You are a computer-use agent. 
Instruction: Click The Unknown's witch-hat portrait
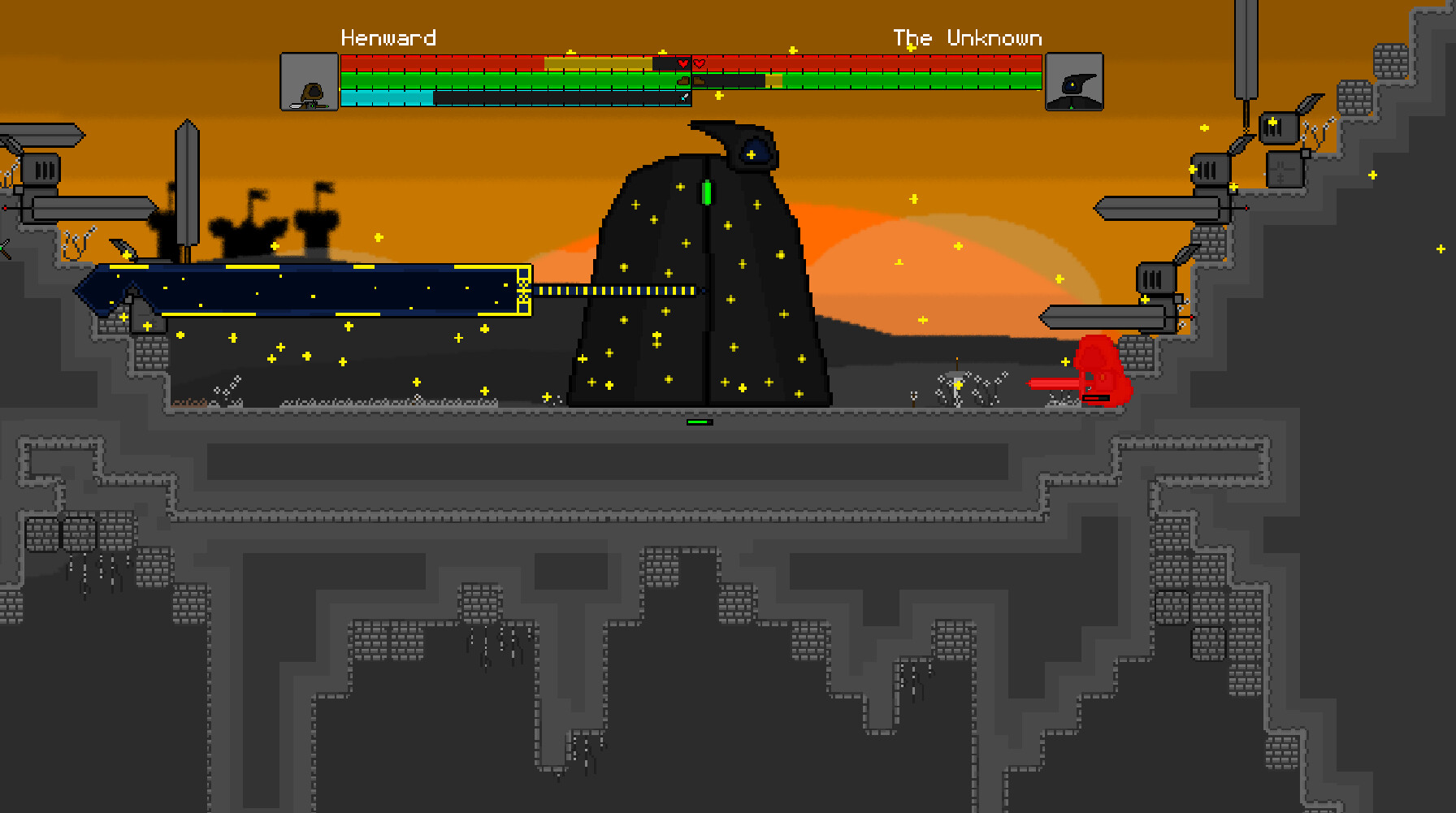pyautogui.click(x=1074, y=81)
